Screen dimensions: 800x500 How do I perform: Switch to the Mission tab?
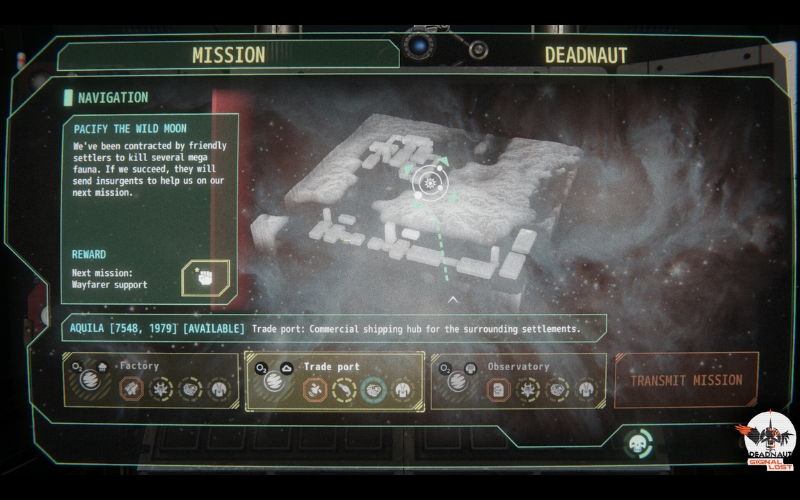[228, 55]
